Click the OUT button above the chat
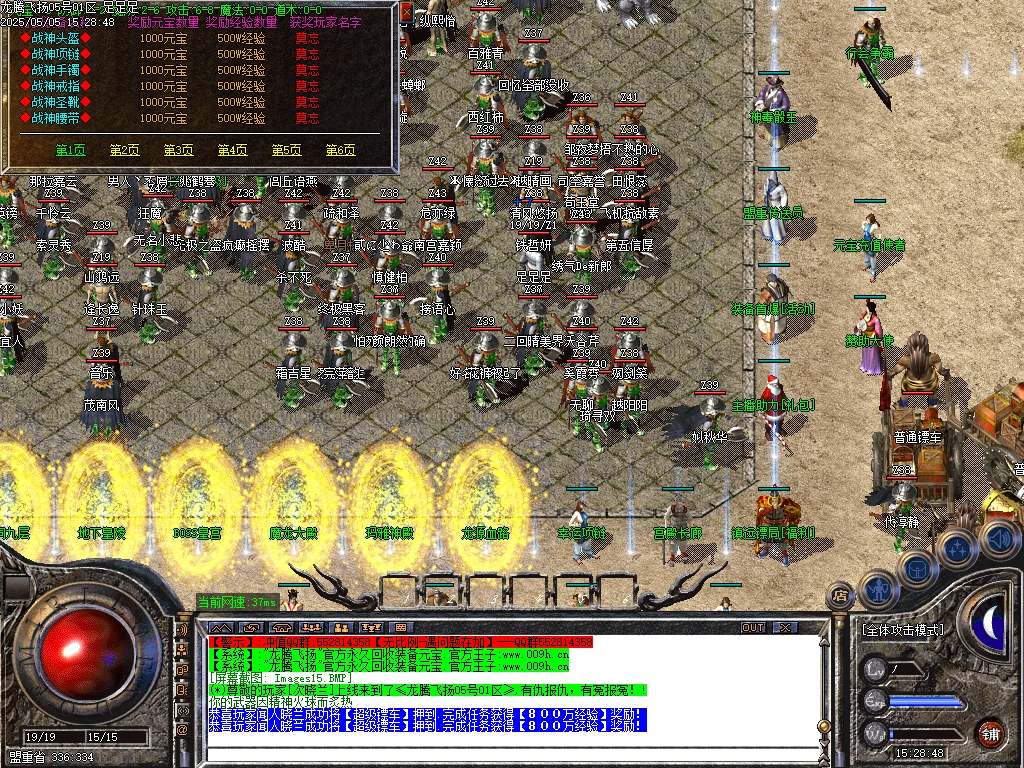 pos(752,627)
